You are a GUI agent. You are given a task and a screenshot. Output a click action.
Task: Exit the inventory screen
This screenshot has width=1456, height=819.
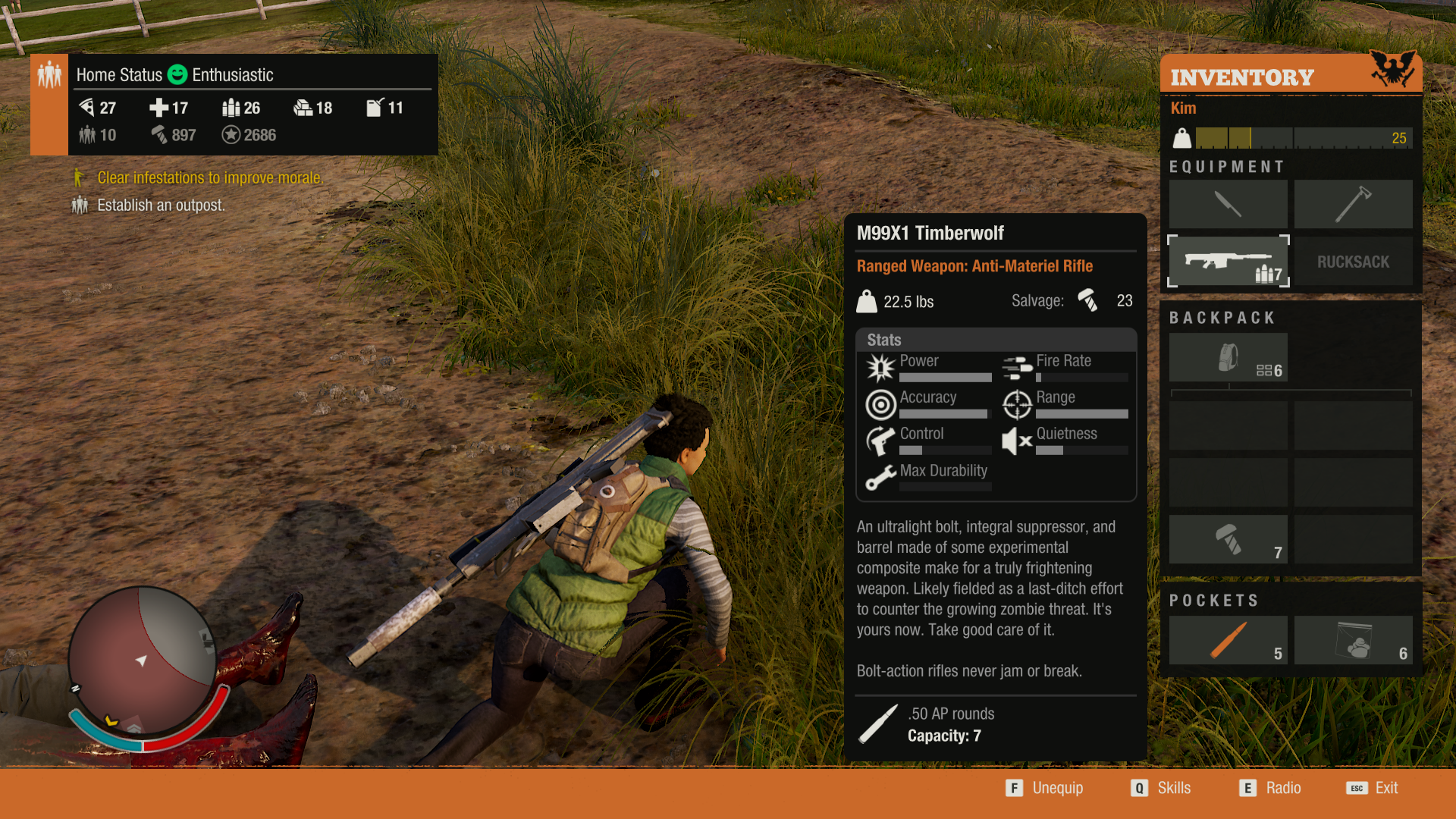pos(1373,788)
